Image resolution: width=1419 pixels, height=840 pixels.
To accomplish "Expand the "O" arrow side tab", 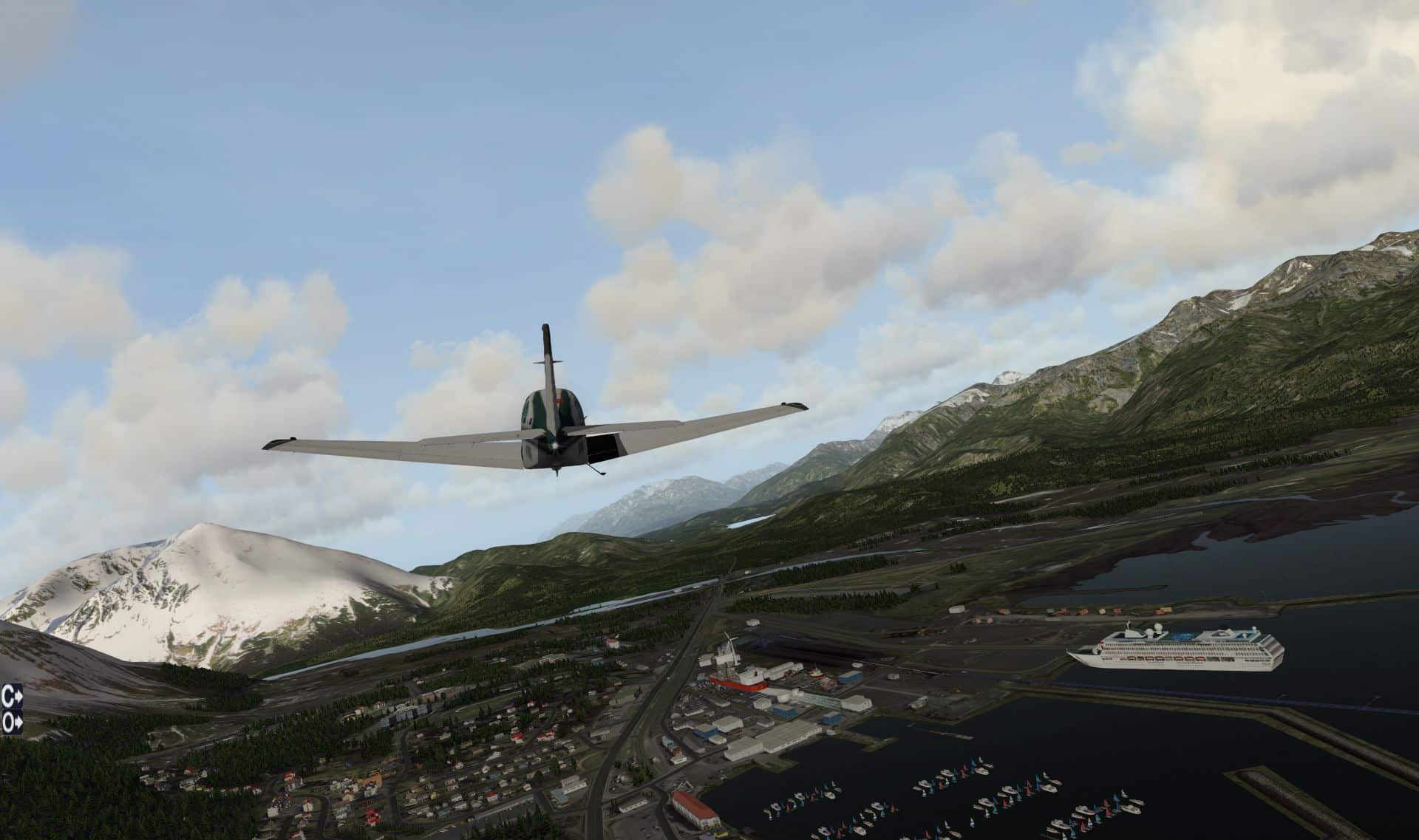I will point(12,723).
